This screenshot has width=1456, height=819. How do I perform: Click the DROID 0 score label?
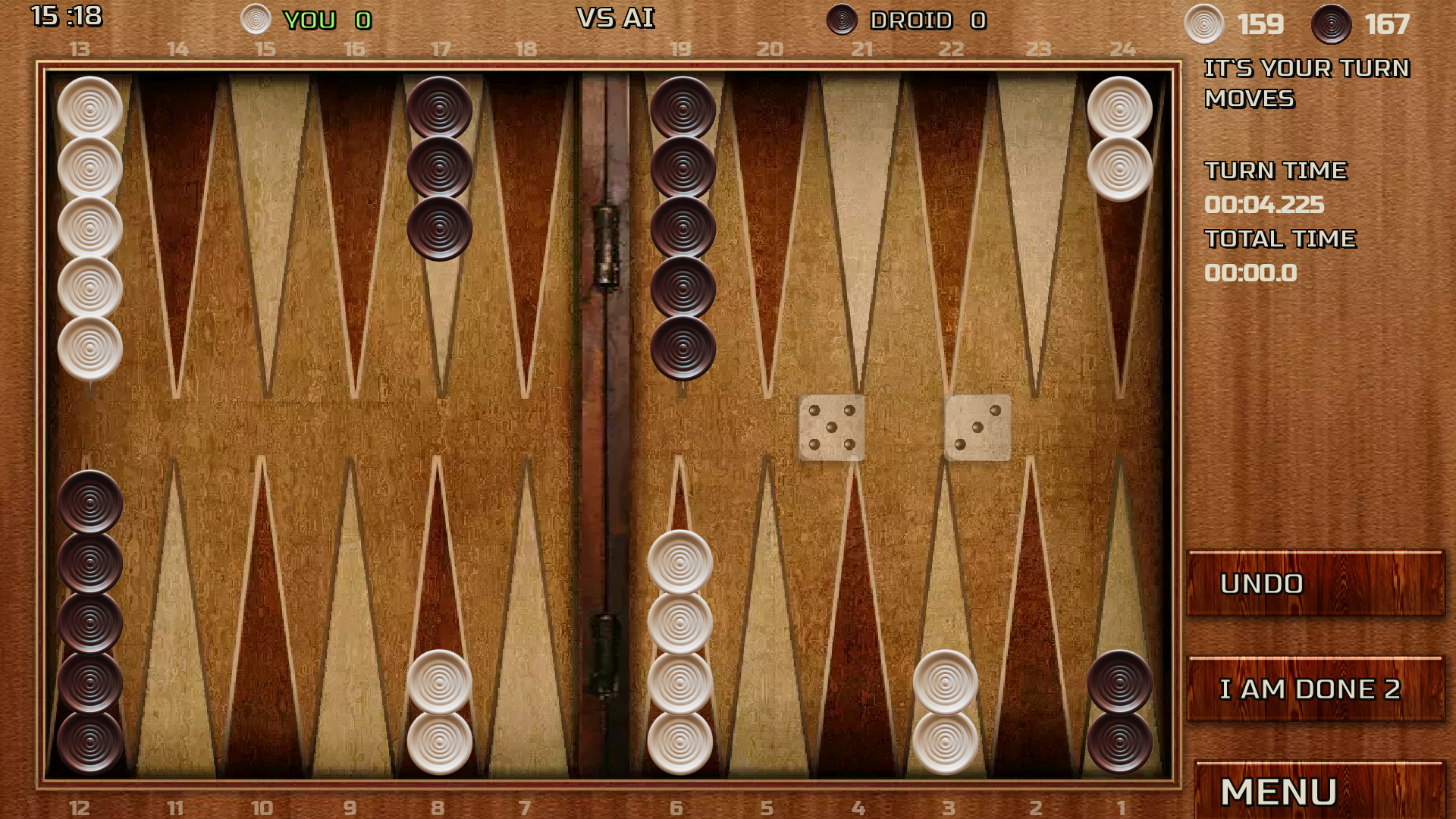point(927,20)
